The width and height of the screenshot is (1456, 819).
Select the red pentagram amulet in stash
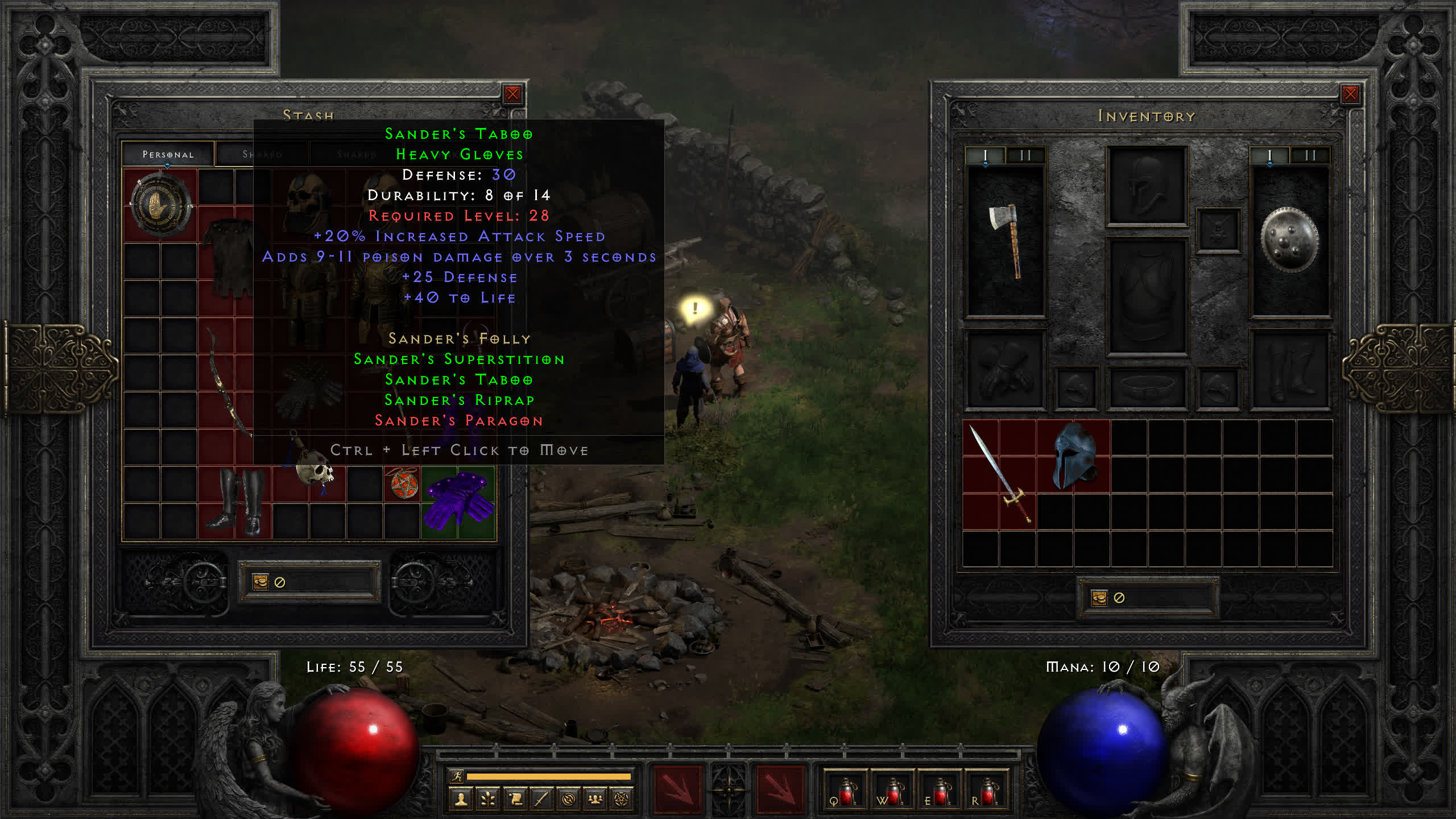pos(404,484)
